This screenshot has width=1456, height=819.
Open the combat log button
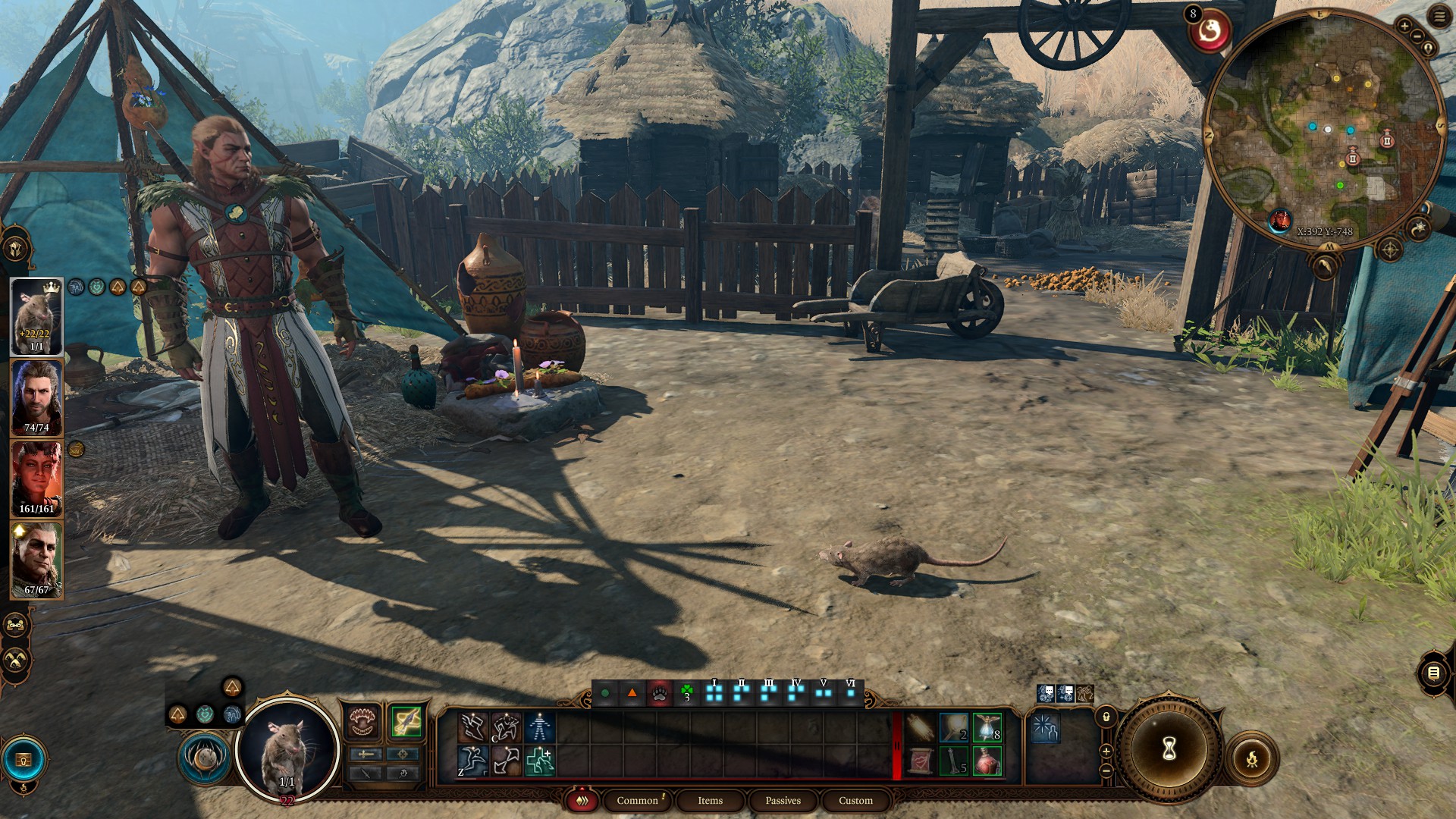(1433, 673)
